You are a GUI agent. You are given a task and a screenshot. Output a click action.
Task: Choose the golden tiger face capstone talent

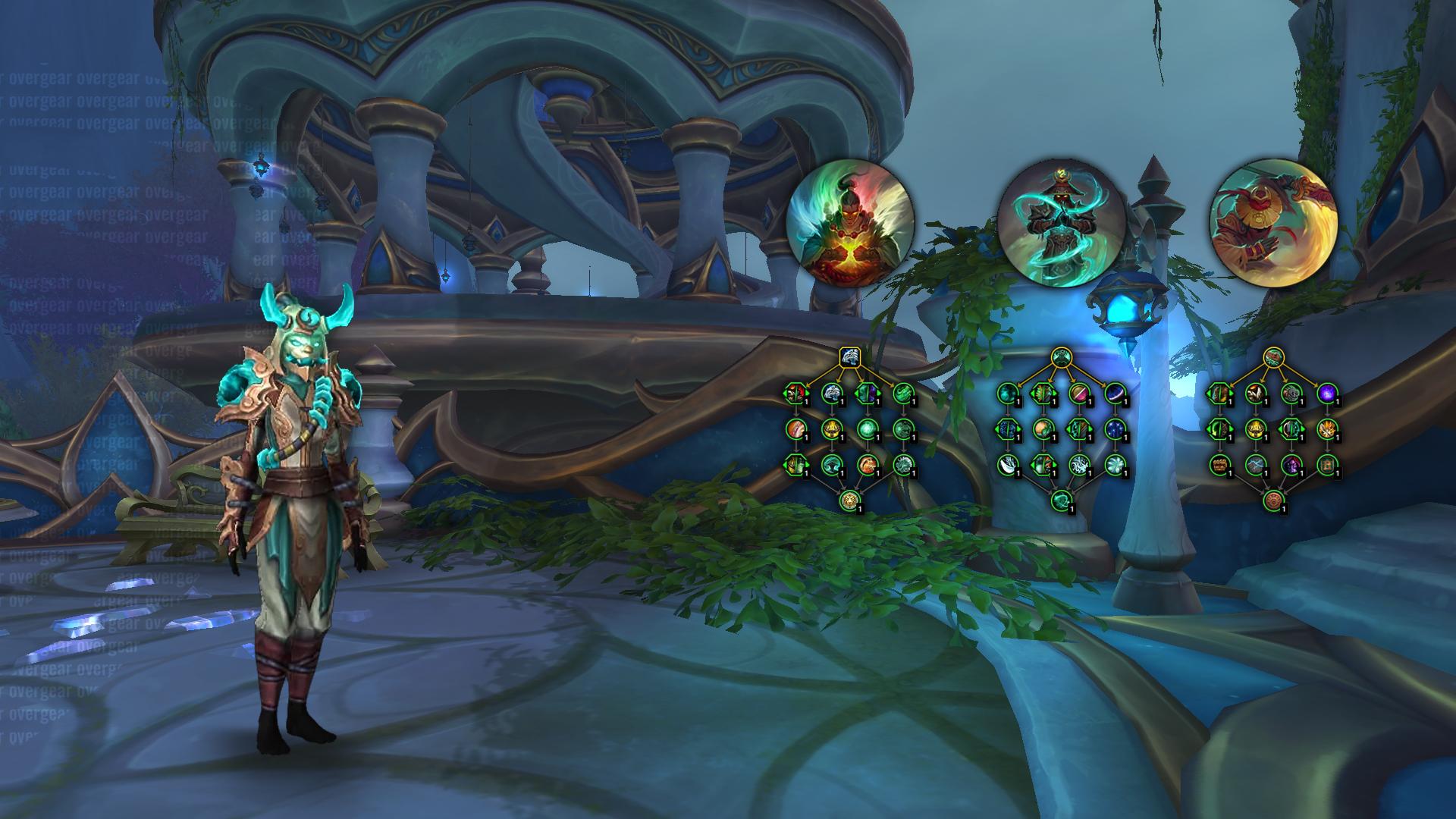coord(849,500)
